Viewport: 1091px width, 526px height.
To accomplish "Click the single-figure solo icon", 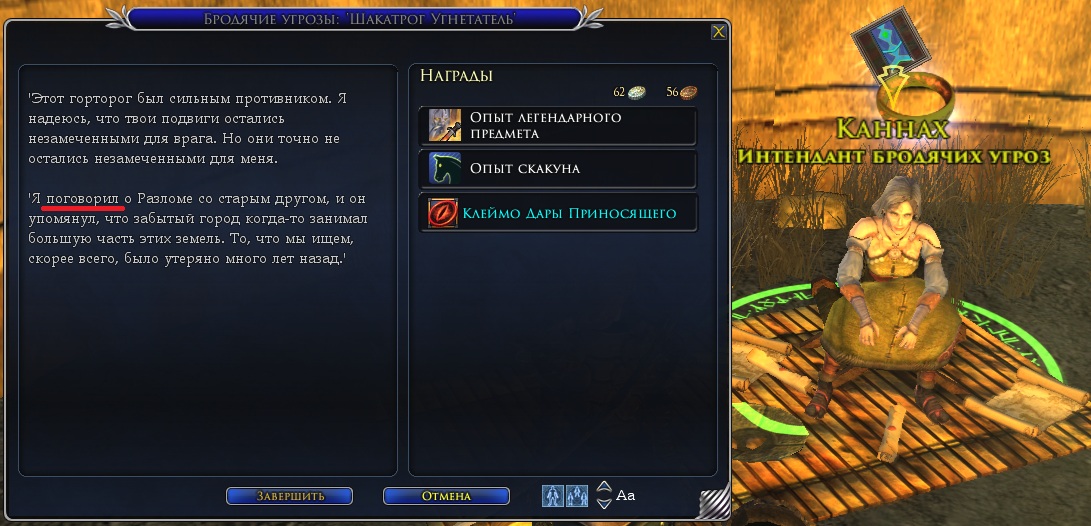I will 553,495.
